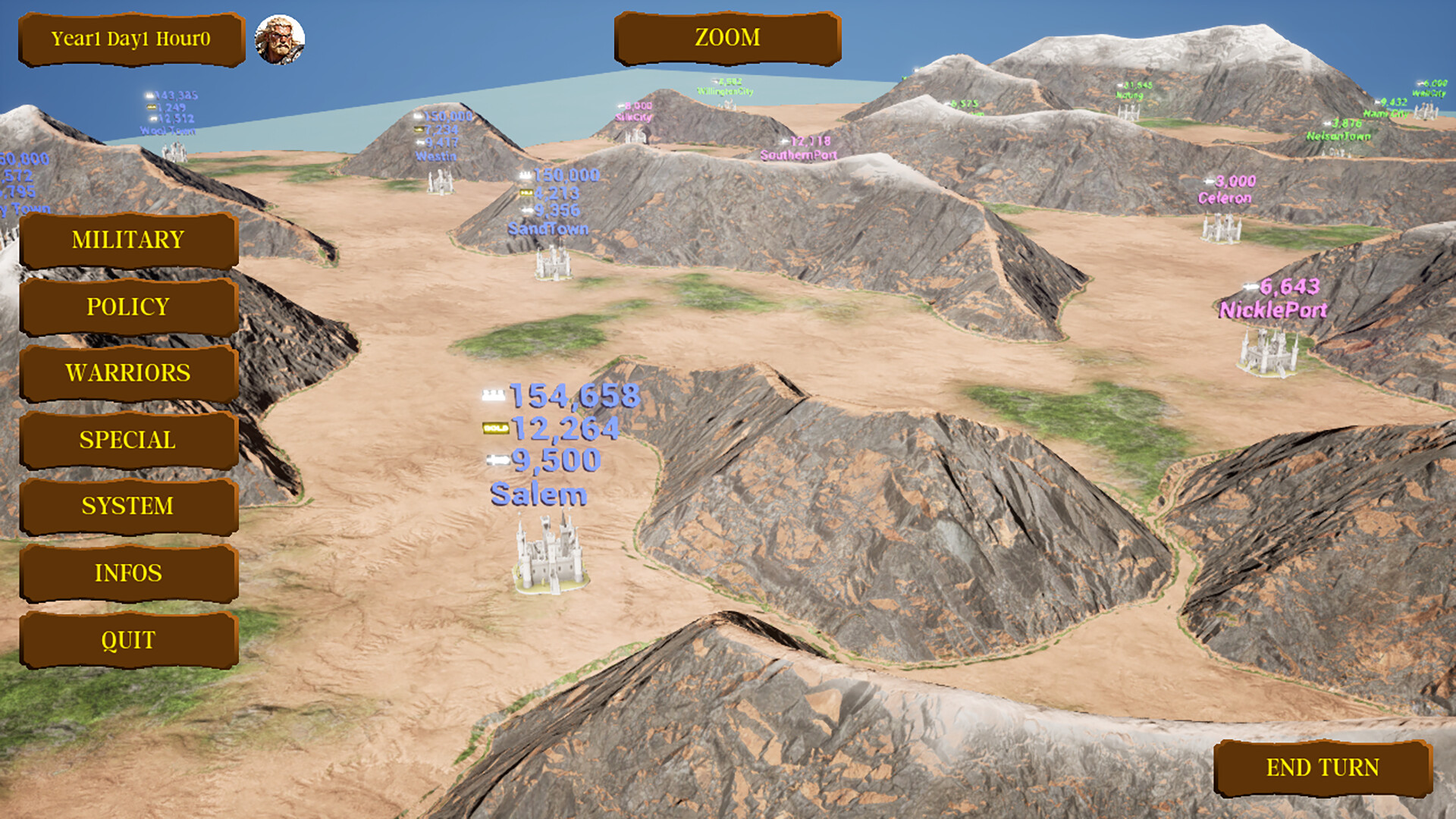Pick the SouthernPort city label
The width and height of the screenshot is (1456, 819).
798,155
